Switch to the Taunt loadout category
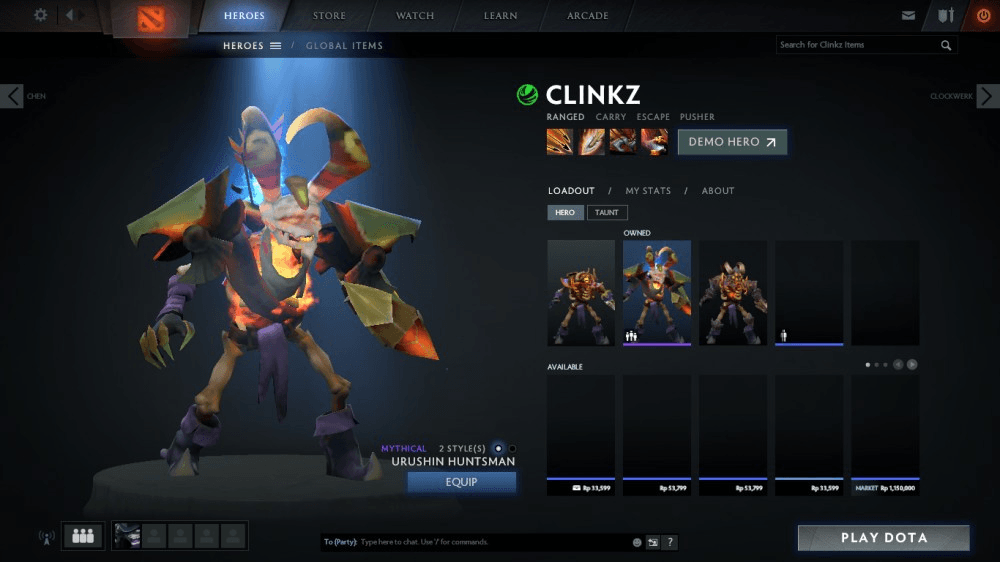Image resolution: width=1000 pixels, height=562 pixels. point(607,212)
